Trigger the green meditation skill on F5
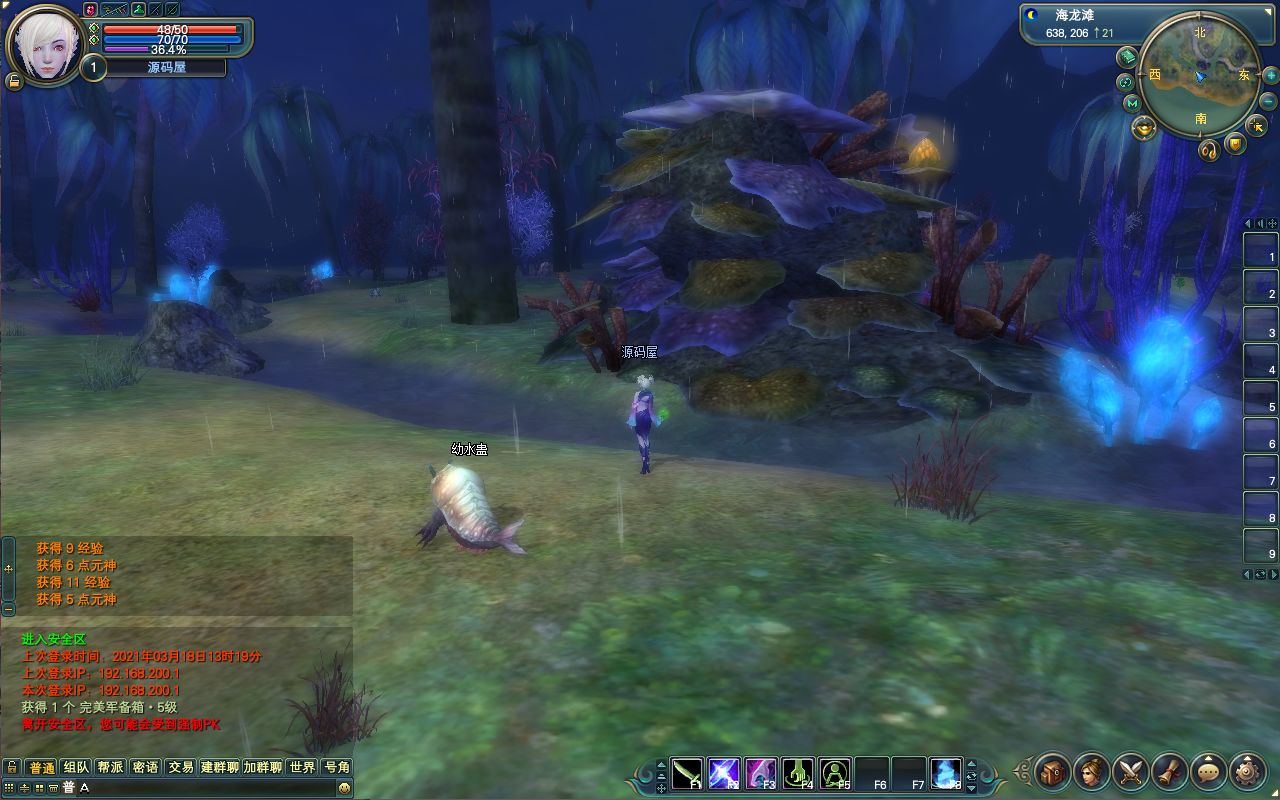 (835, 772)
